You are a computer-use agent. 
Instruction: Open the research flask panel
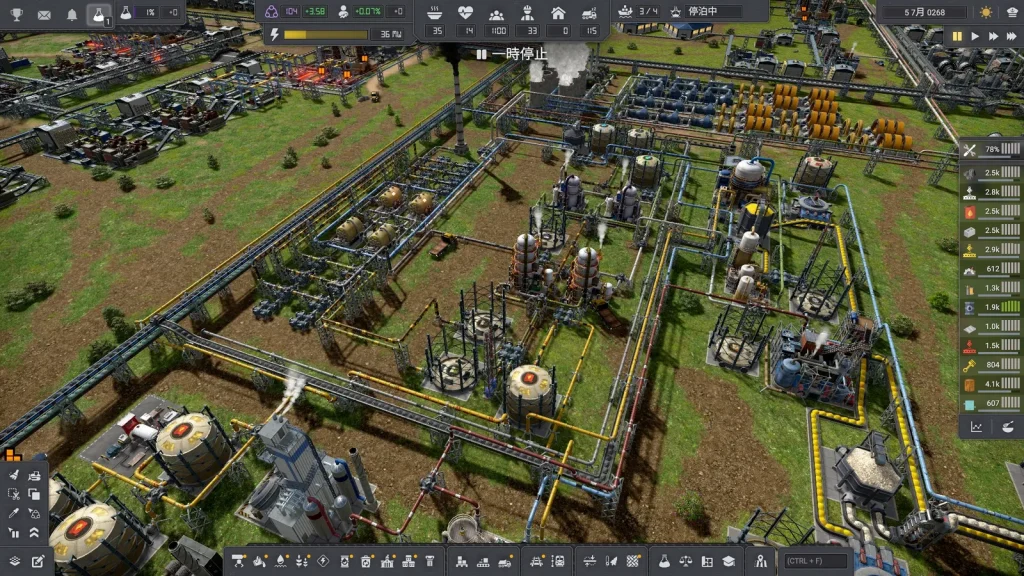coord(98,14)
